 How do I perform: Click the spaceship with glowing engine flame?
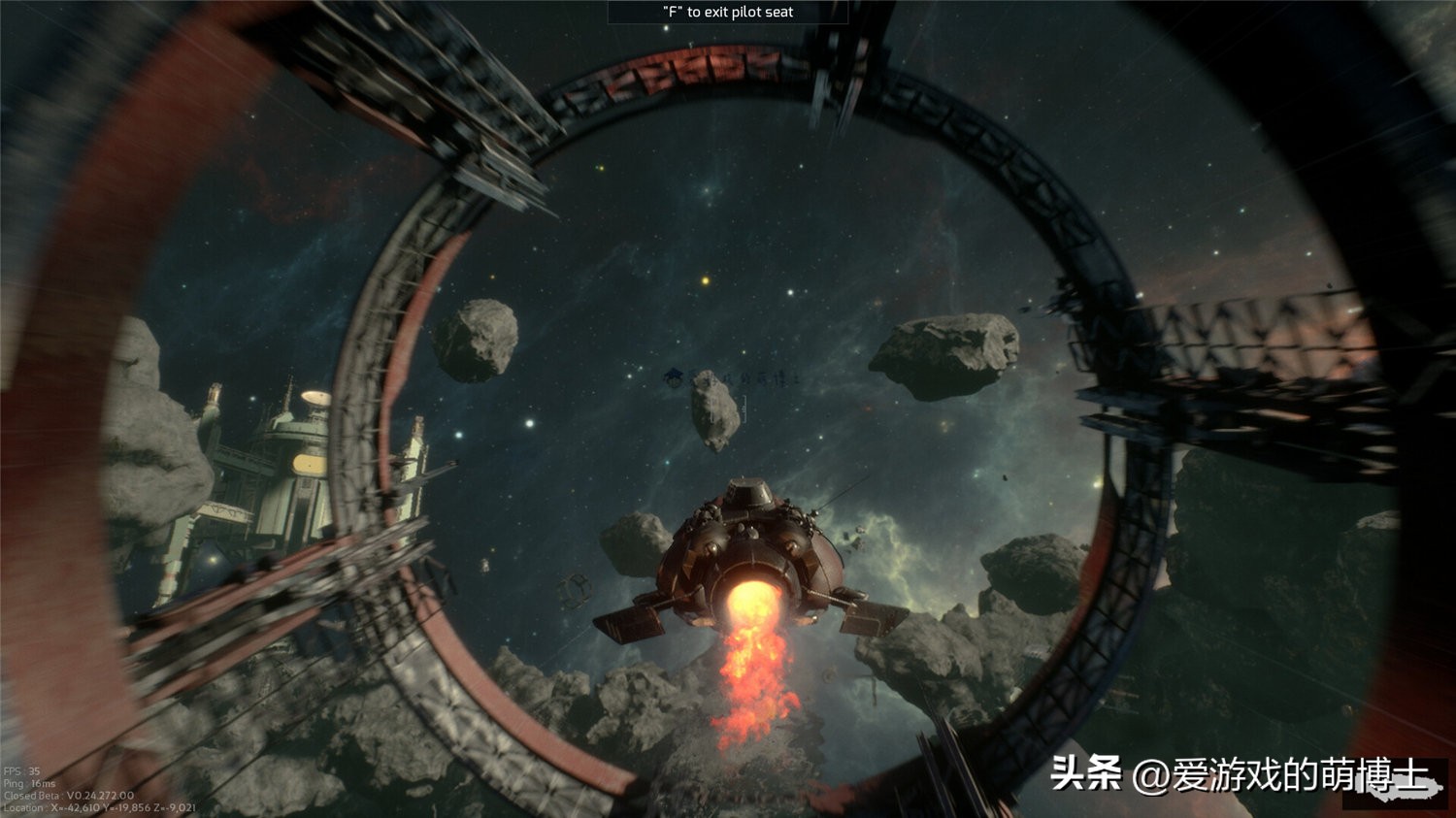747,553
